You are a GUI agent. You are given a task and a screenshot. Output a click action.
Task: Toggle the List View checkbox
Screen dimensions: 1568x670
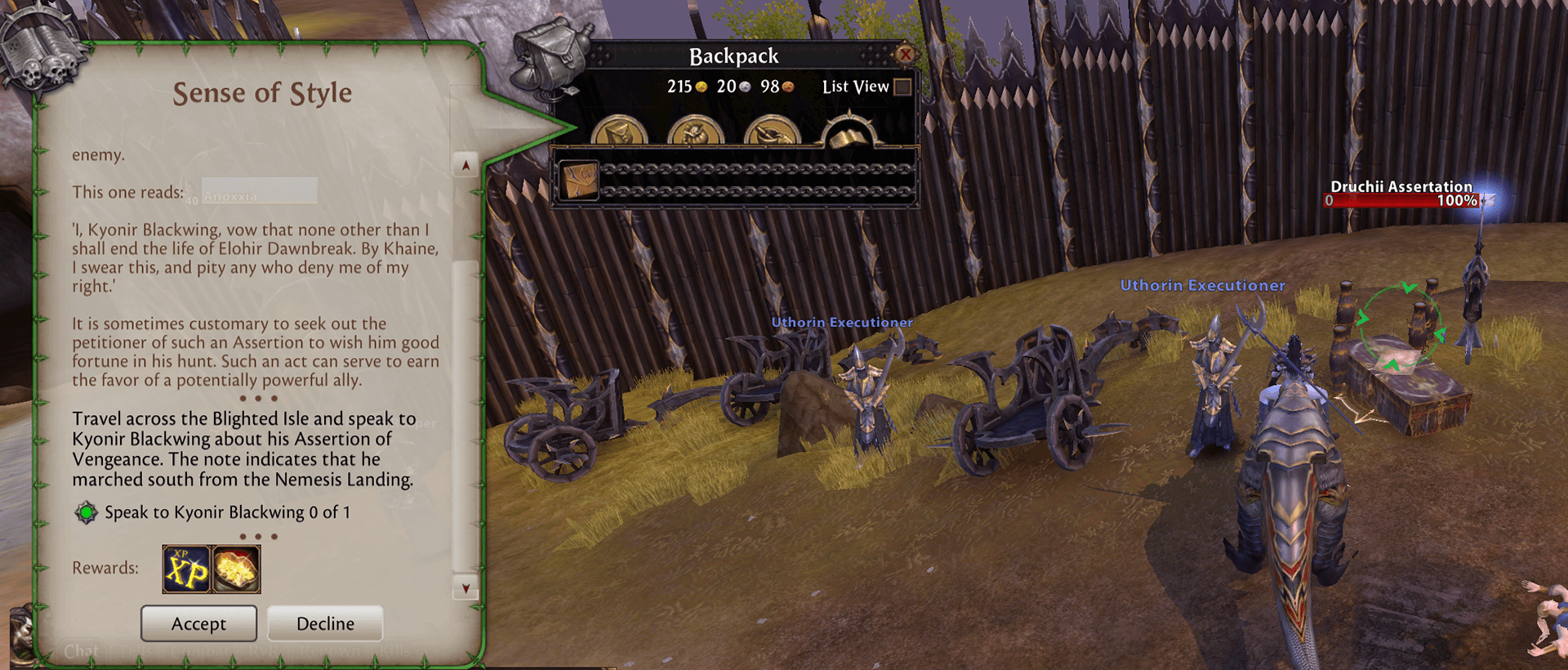902,87
